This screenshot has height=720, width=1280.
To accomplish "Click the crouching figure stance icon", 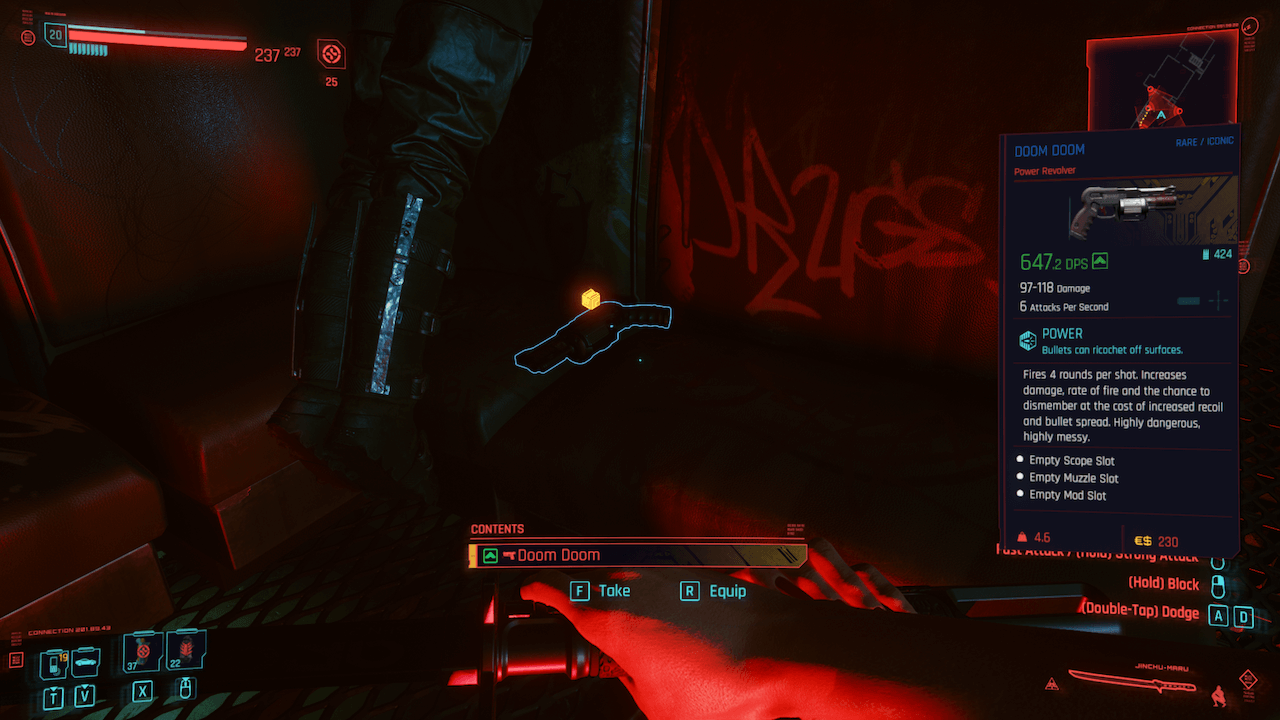I will pyautogui.click(x=1218, y=693).
